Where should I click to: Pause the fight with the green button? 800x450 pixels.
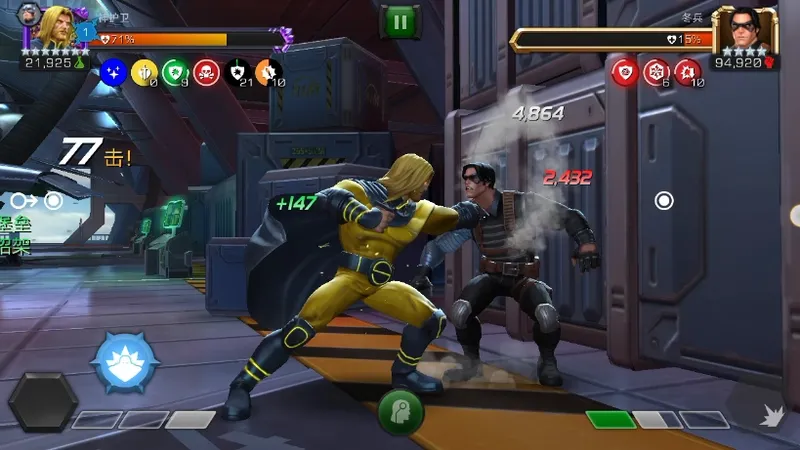[x=398, y=22]
